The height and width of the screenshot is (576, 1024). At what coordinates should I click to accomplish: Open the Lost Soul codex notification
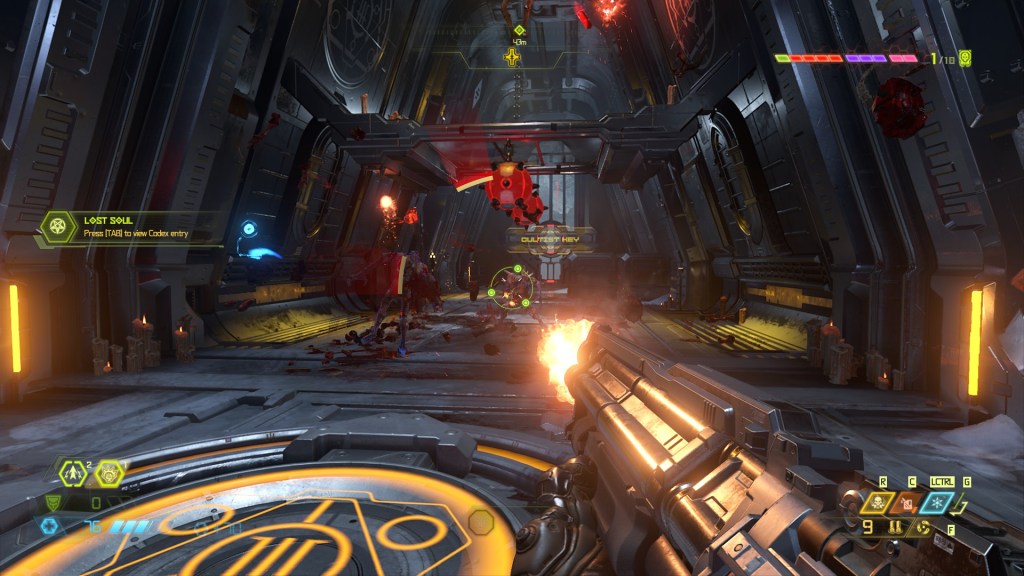(x=128, y=228)
